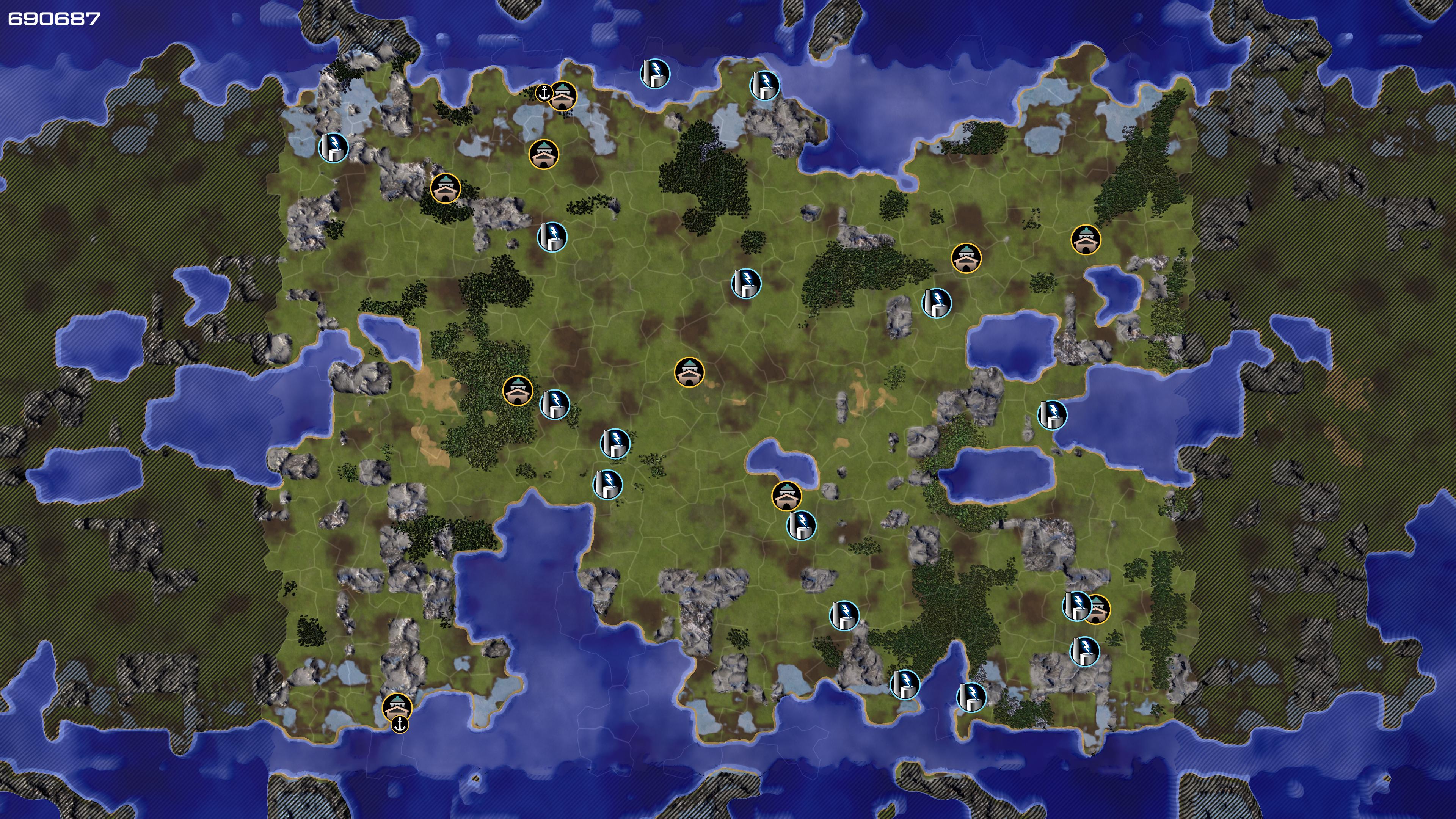The height and width of the screenshot is (819, 1456).
Task: Select the anchor icon beneath the southern coastal city
Action: [400, 724]
